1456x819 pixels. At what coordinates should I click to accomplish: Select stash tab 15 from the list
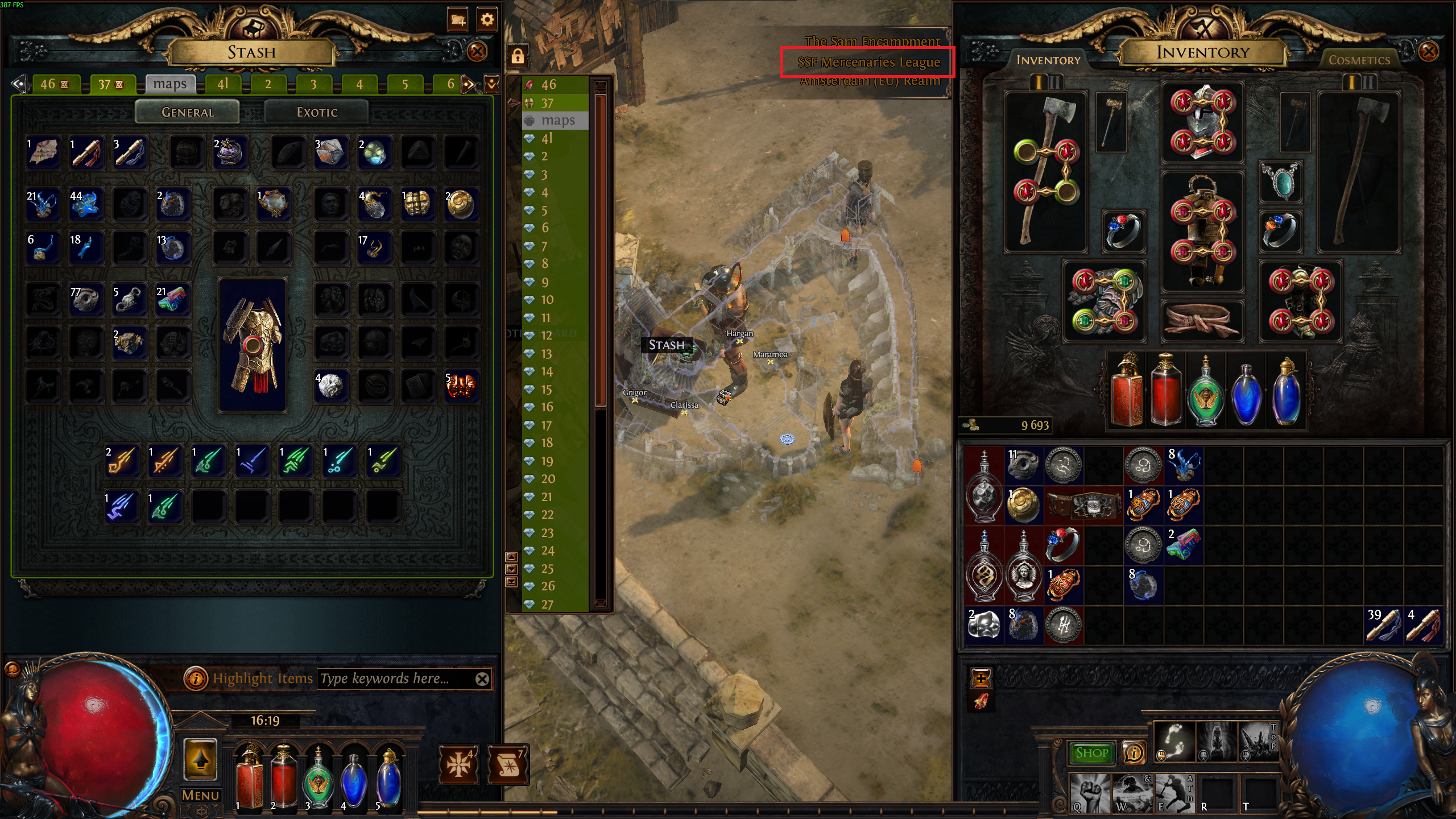coord(547,390)
